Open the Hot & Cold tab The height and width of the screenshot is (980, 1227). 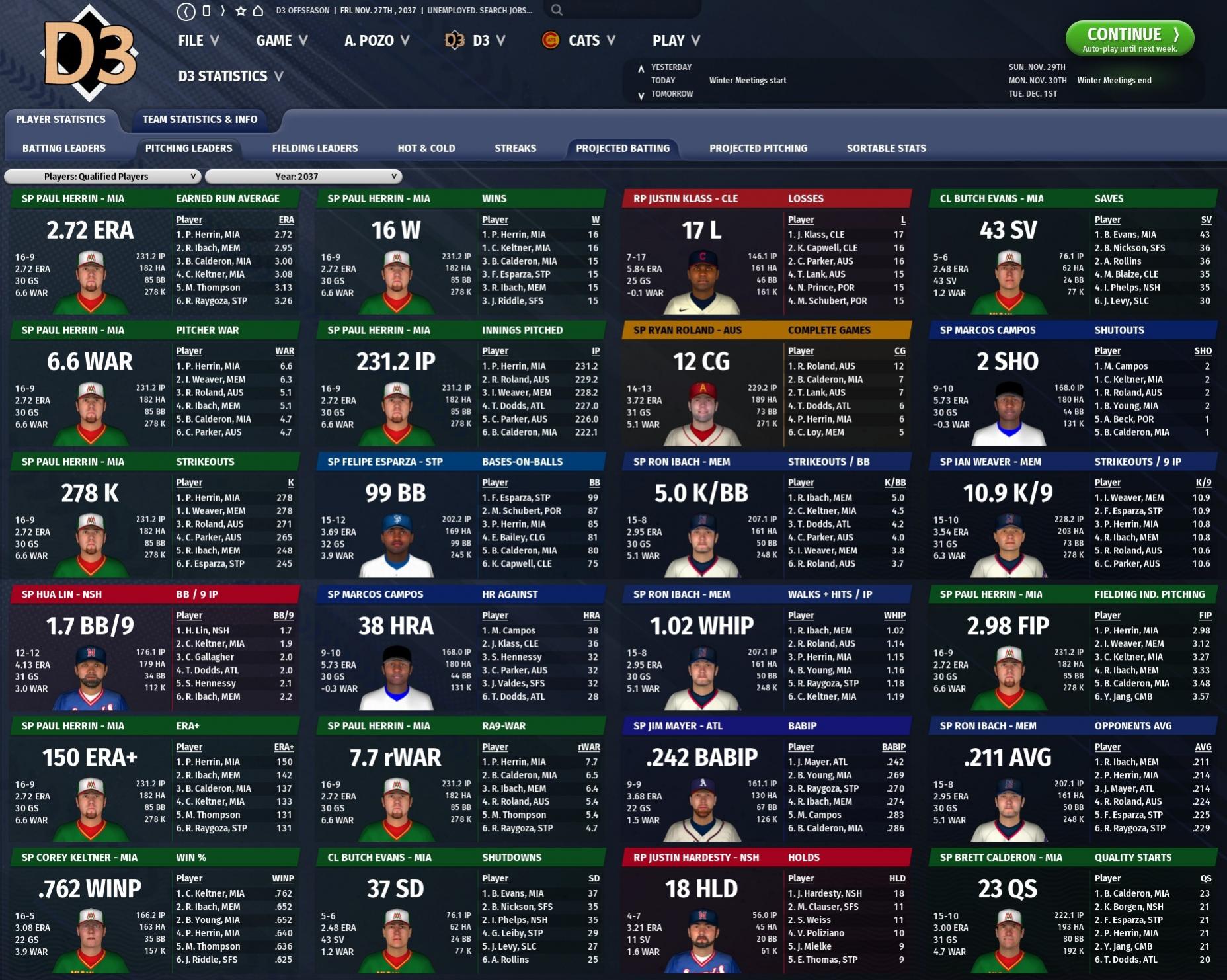click(426, 149)
